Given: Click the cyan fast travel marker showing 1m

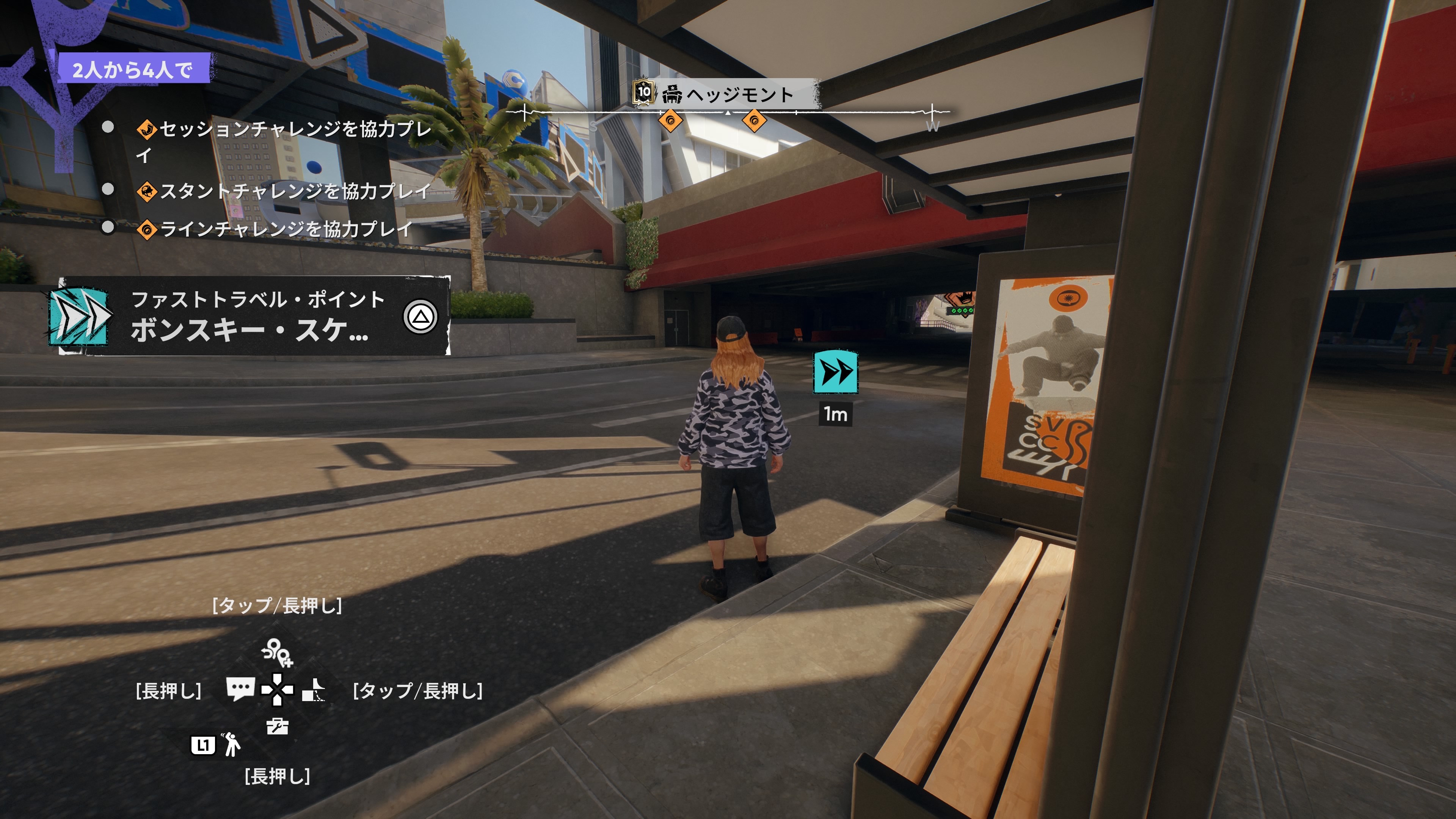Looking at the screenshot, I should 835,372.
